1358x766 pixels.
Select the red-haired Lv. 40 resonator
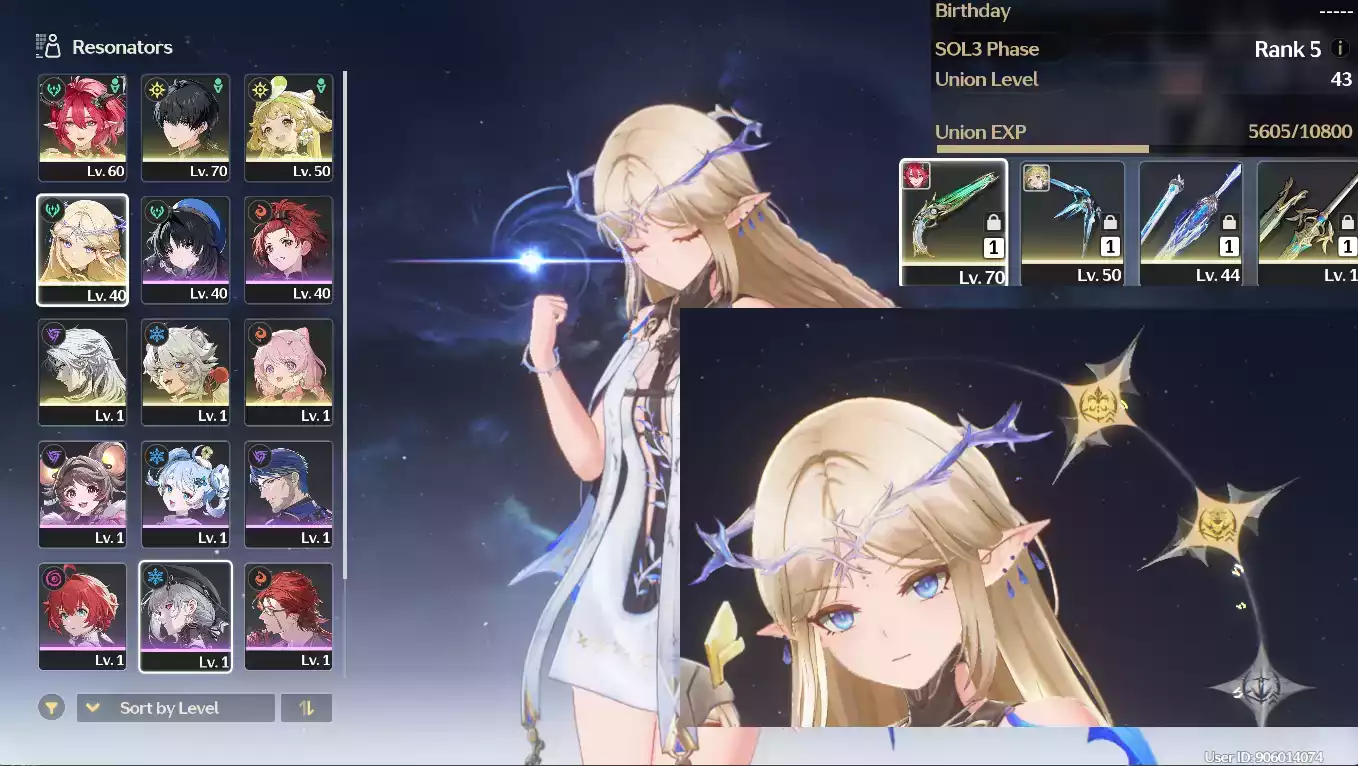click(288, 249)
